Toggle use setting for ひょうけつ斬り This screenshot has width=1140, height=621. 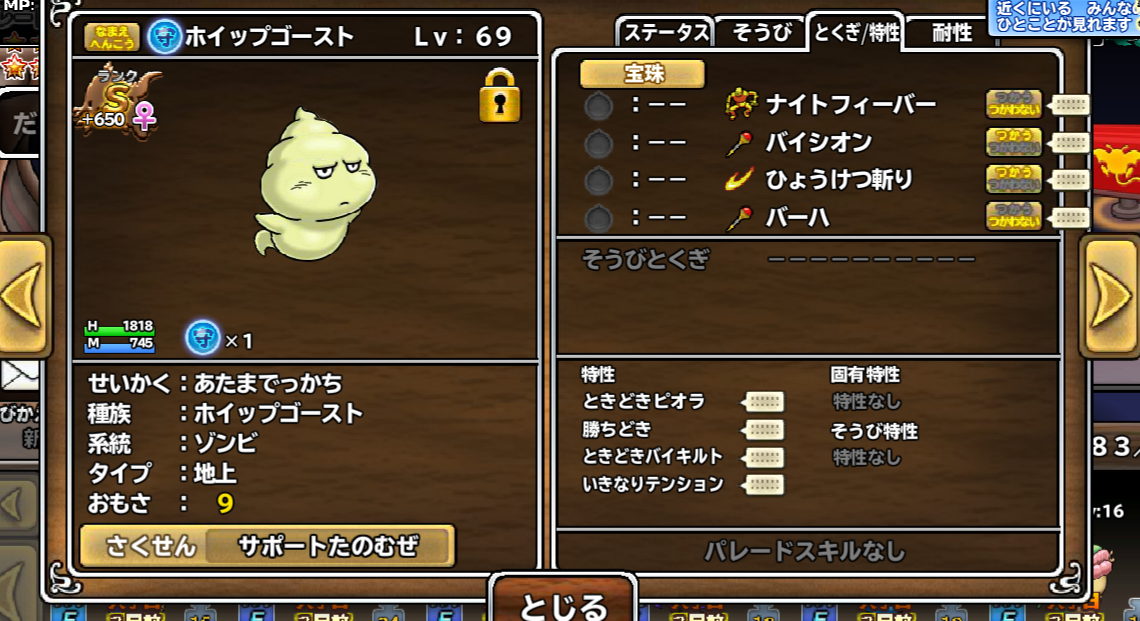(x=1013, y=180)
